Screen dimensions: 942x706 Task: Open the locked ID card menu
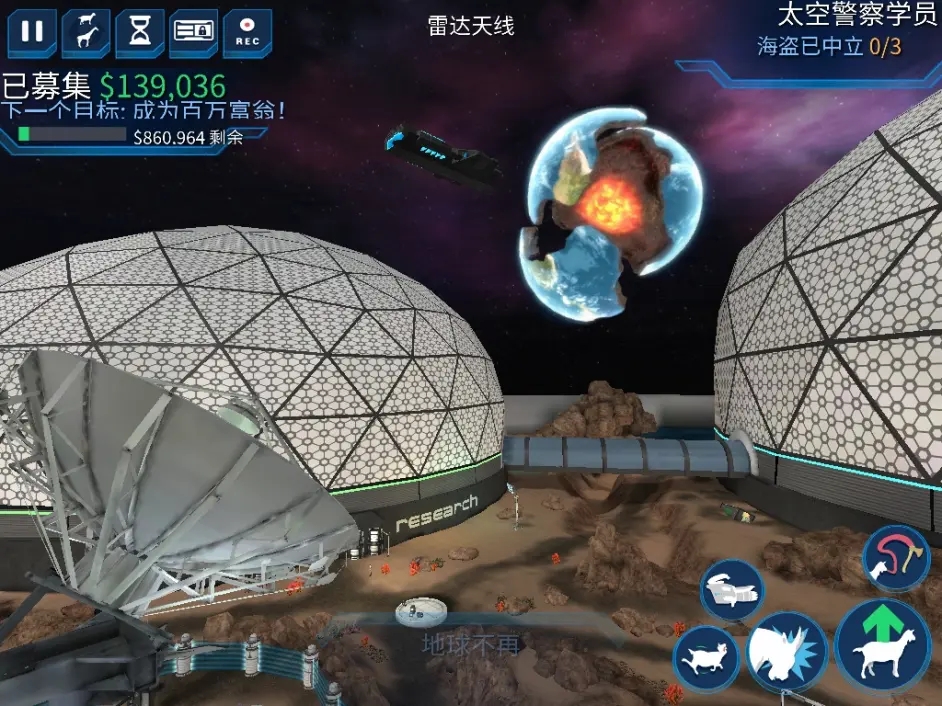coord(194,32)
